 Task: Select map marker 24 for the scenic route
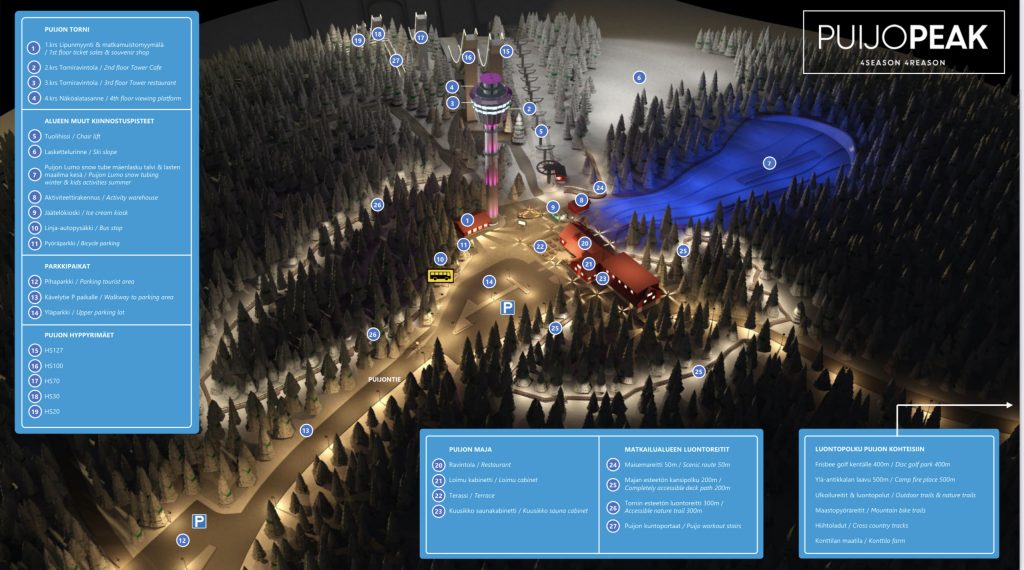[x=600, y=187]
